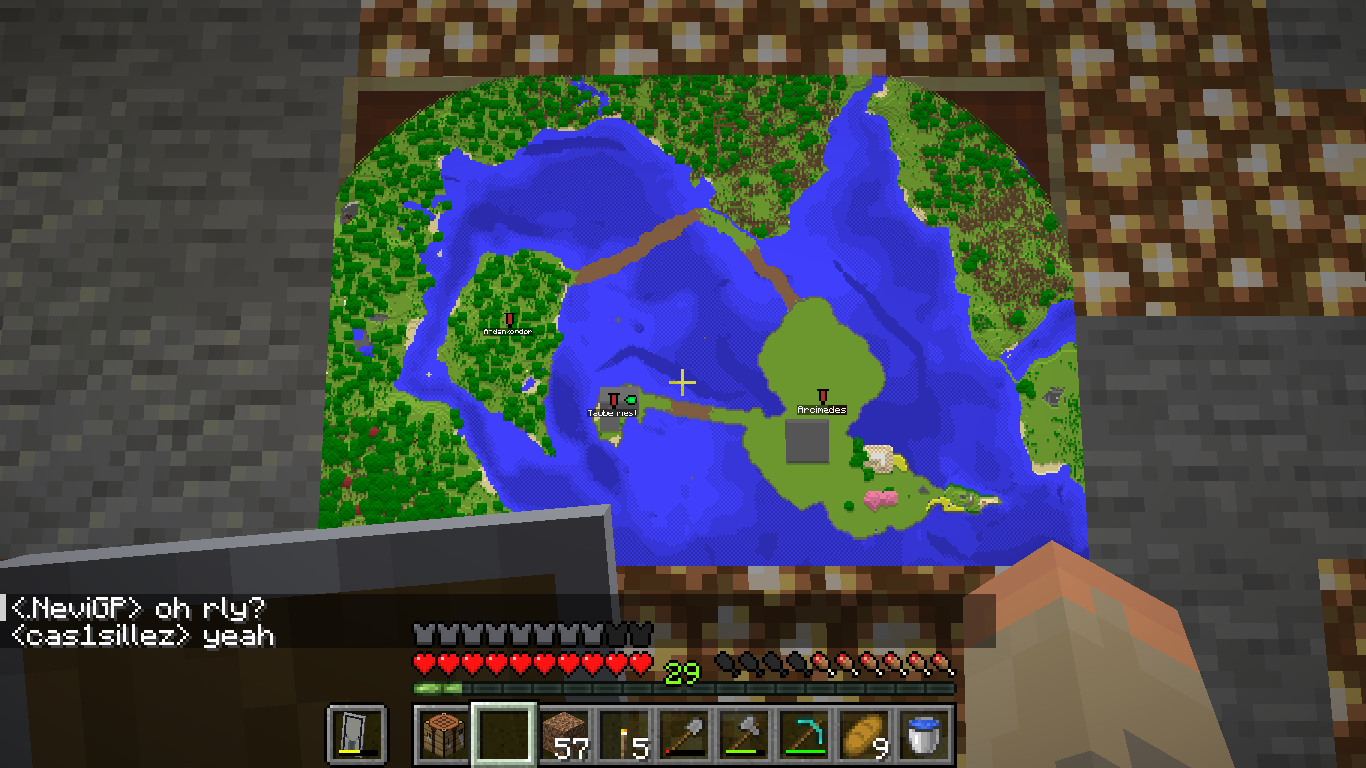This screenshot has width=1366, height=768.
Task: Select the diamond pickaxe slot
Action: [805, 733]
